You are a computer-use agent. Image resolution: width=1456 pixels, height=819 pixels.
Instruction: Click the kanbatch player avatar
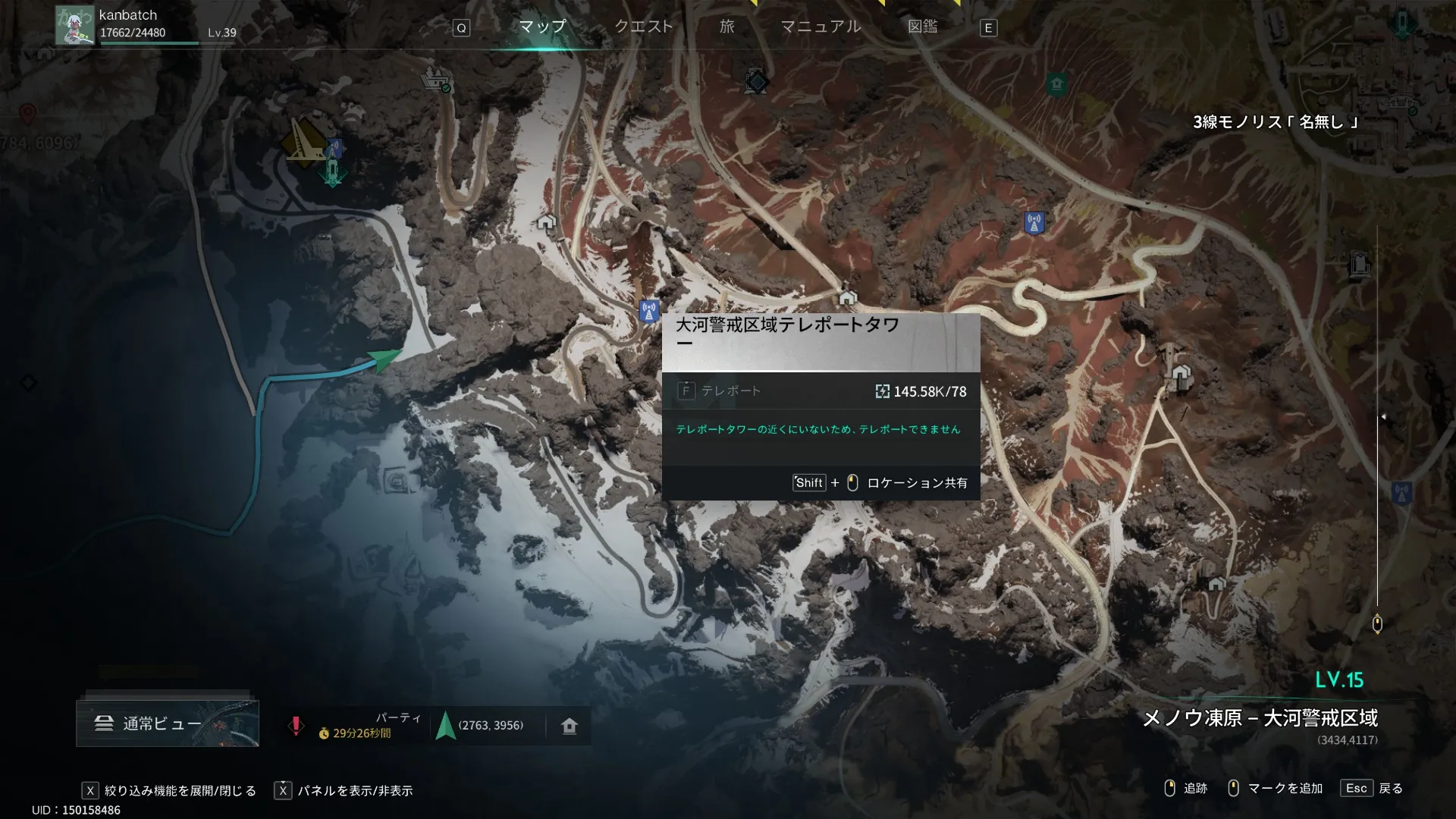tap(75, 25)
